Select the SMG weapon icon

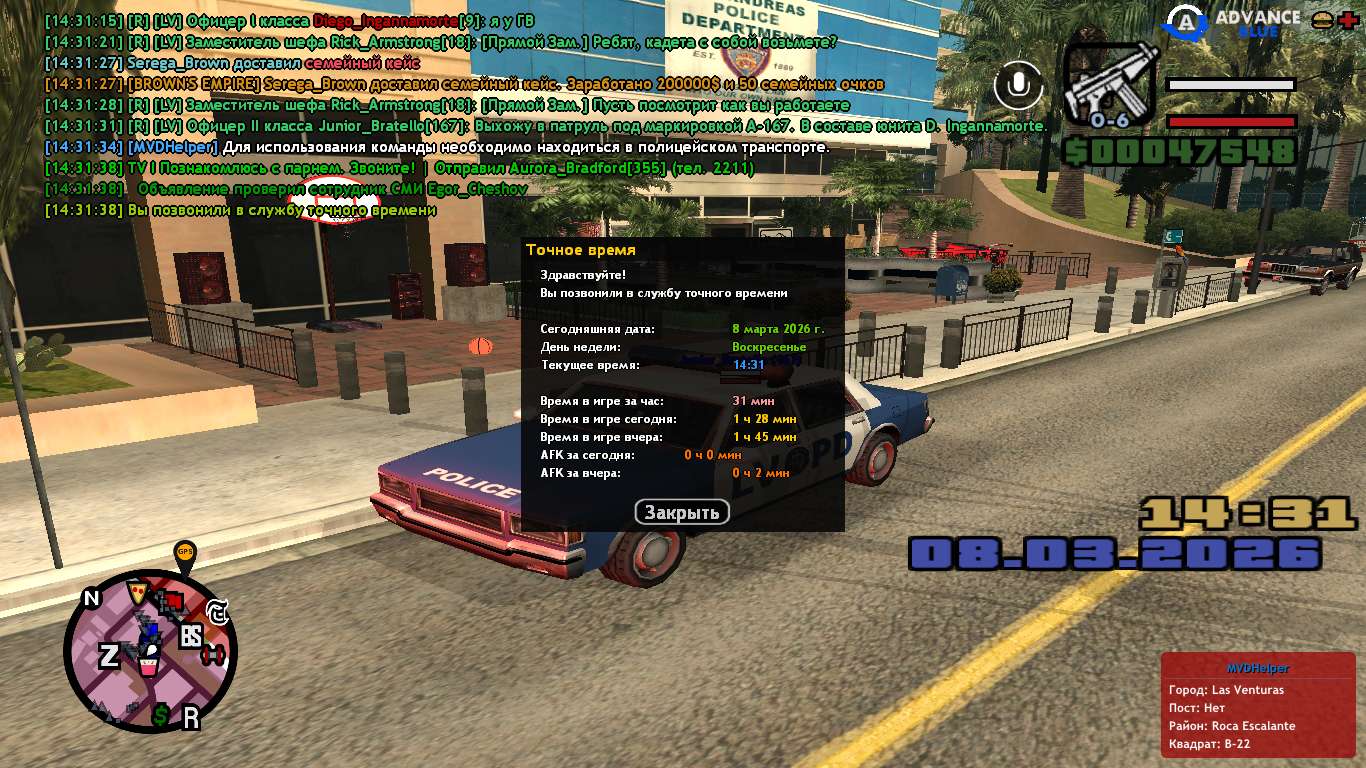[x=1108, y=86]
